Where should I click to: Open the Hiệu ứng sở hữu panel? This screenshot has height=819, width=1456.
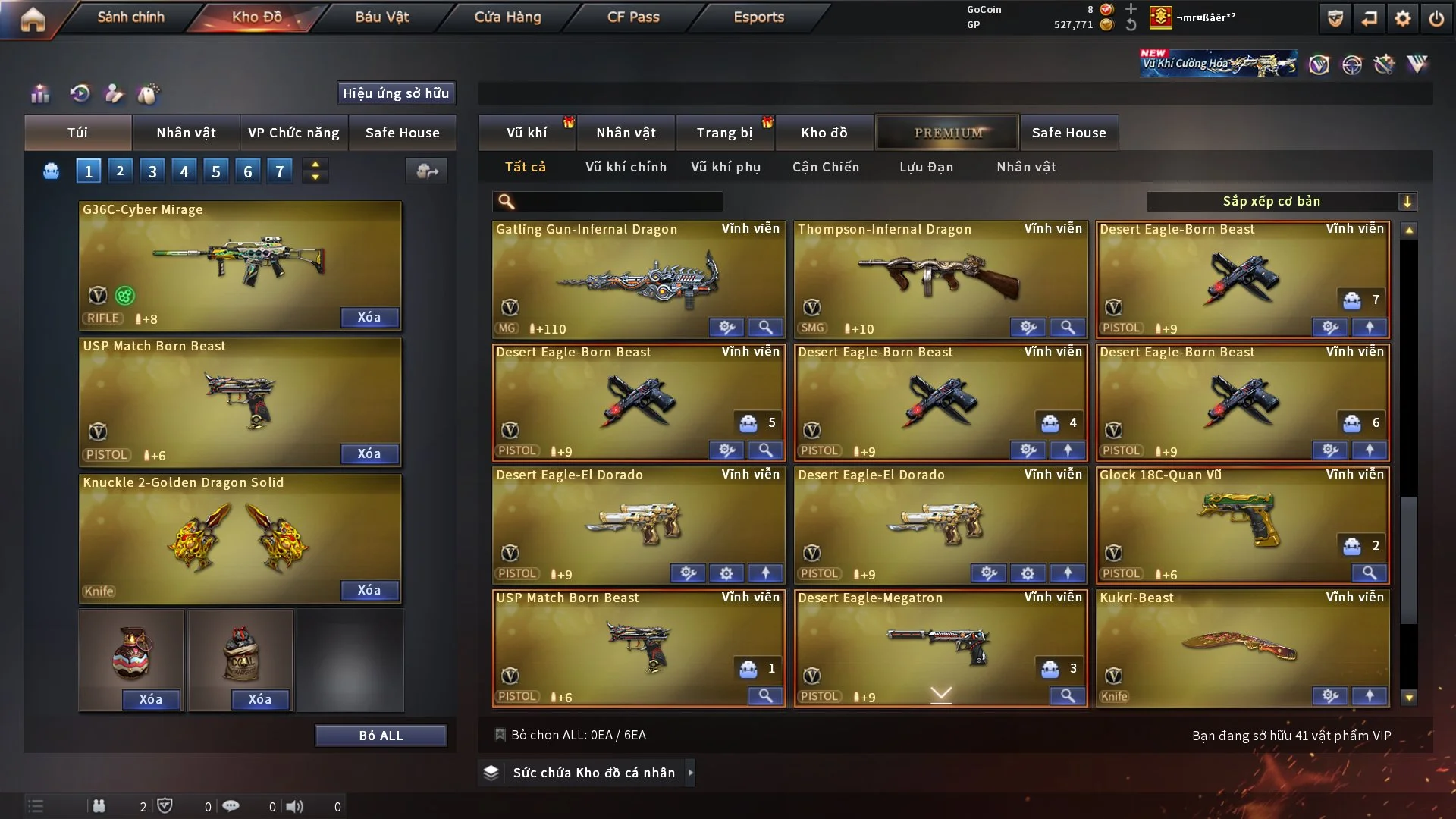pos(396,93)
